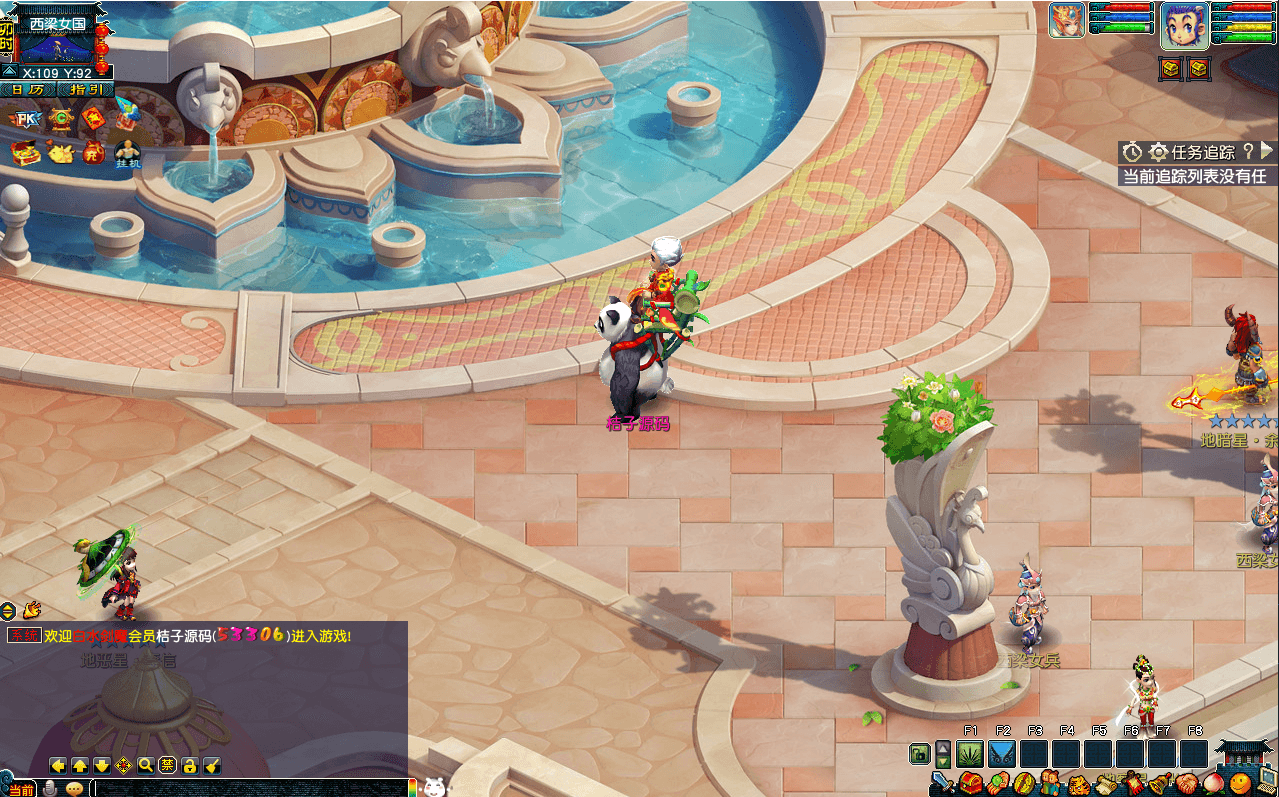This screenshot has height=797, width=1279.
Task: Open the sword attack menu icon
Action: tap(942, 782)
